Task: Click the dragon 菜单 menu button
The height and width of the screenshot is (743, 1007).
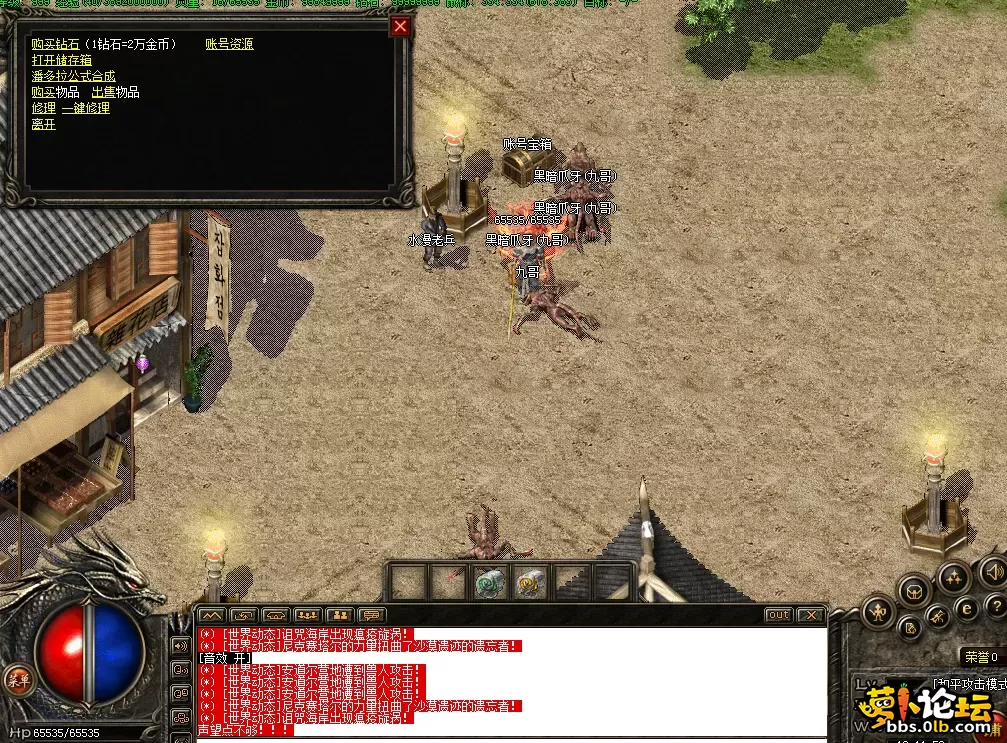Action: coord(16,679)
